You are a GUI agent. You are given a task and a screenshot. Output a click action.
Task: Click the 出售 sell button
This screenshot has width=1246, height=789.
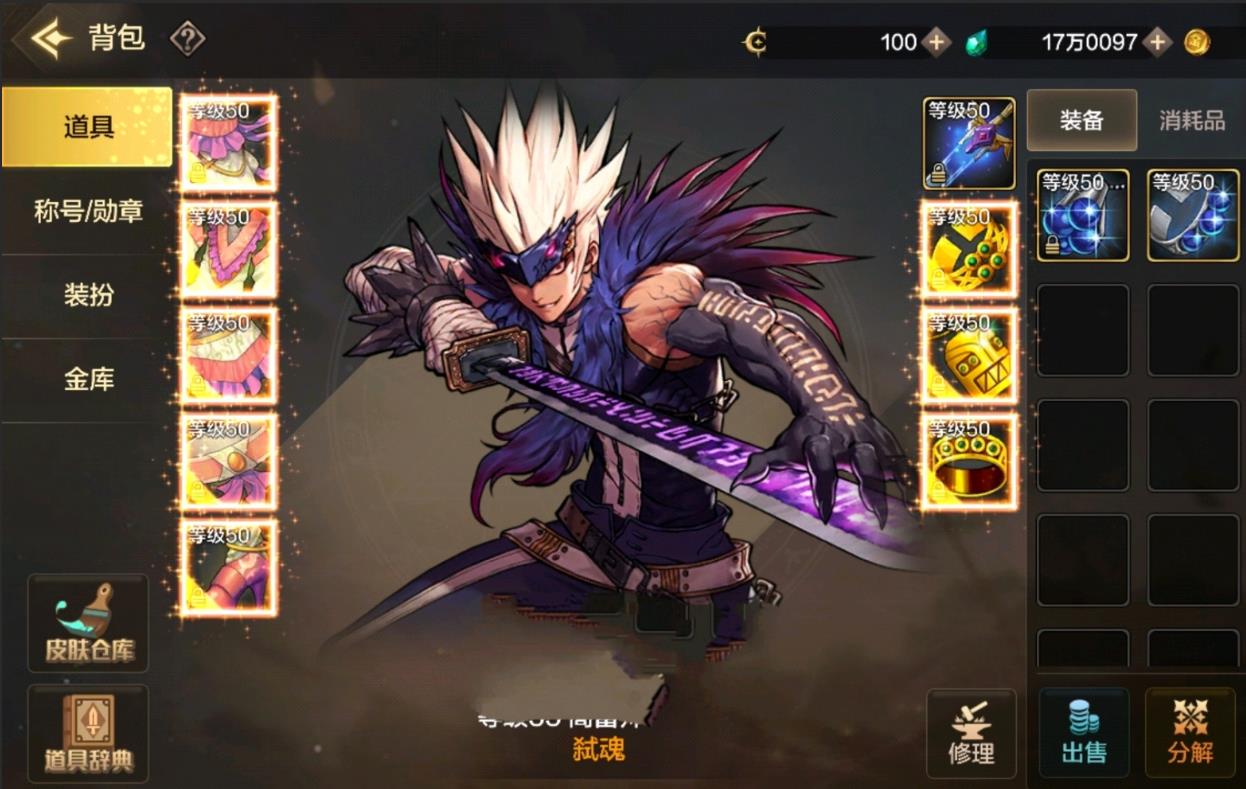[x=1084, y=733]
